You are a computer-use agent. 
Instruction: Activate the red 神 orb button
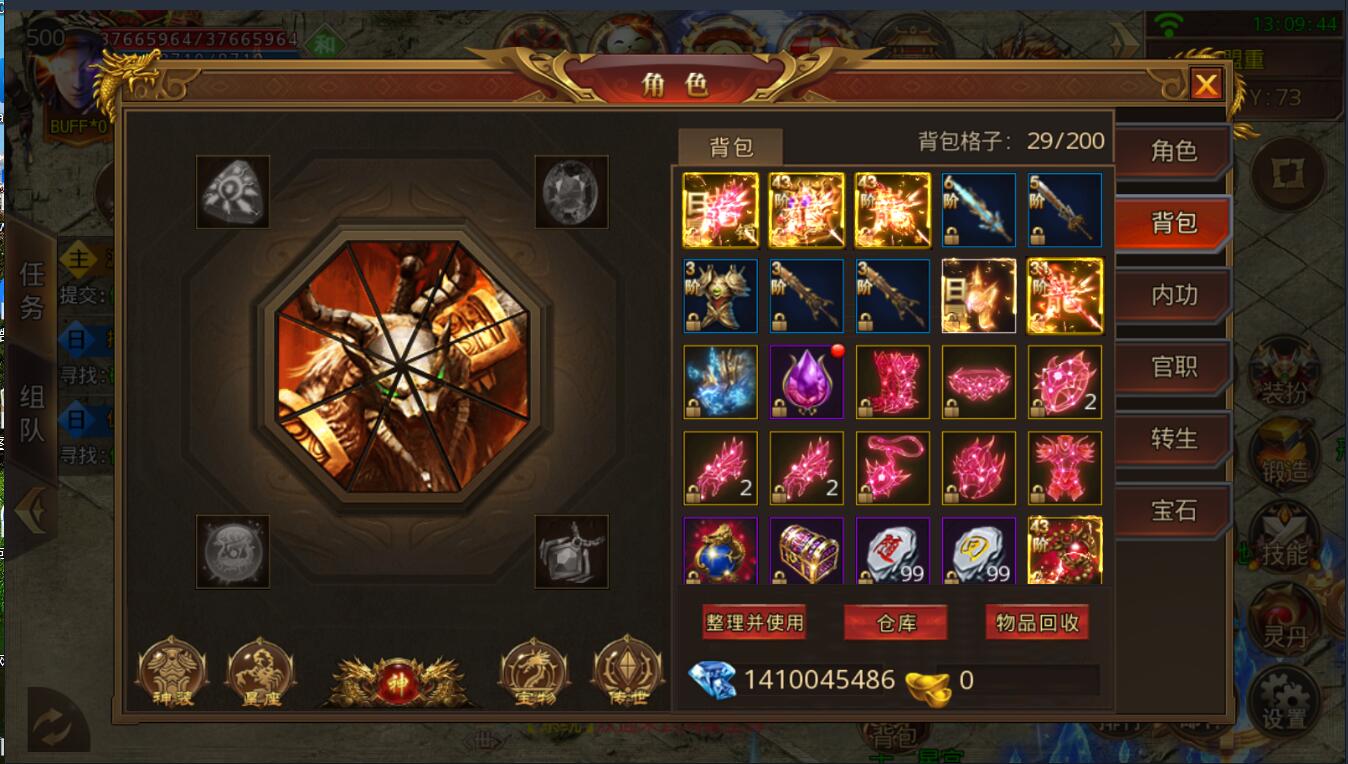click(x=398, y=681)
